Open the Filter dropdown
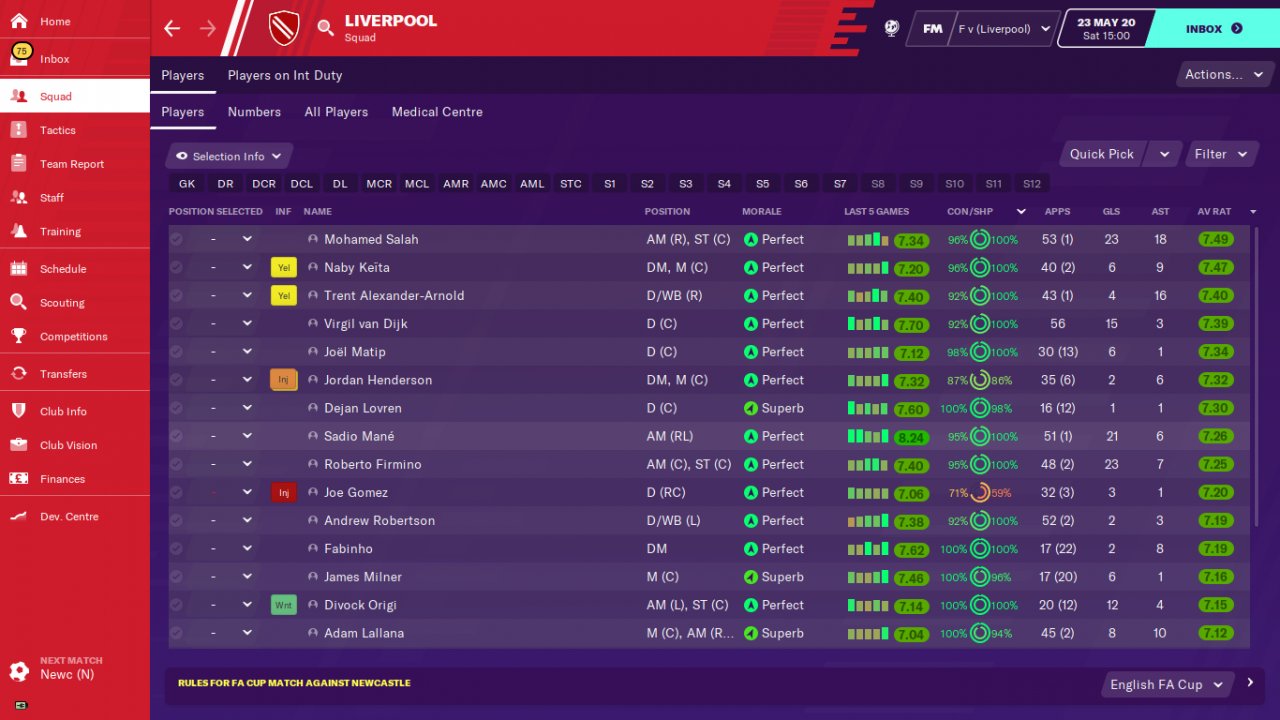 coord(1221,154)
